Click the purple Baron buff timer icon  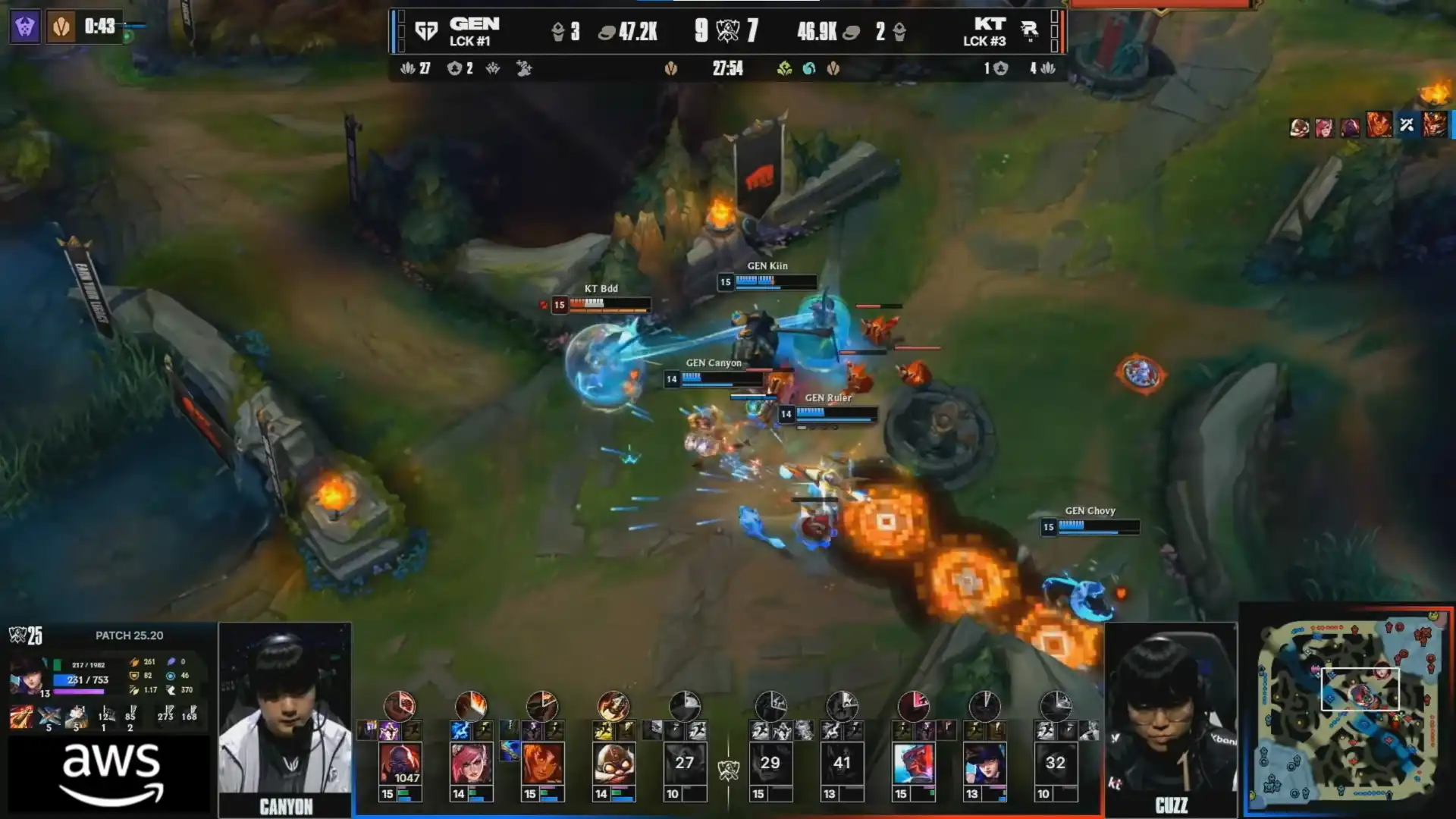coord(25,27)
